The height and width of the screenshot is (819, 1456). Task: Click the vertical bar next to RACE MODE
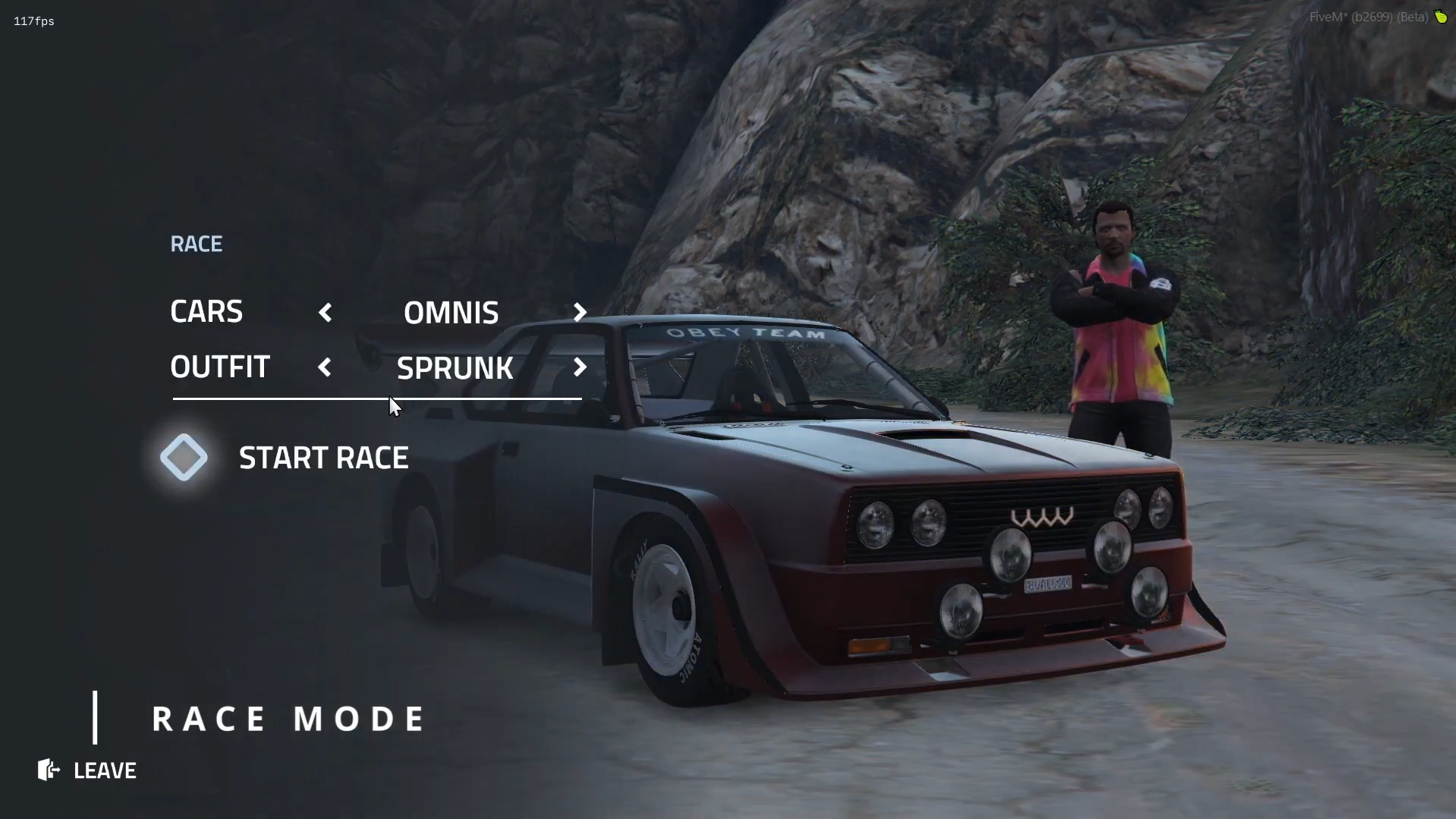click(96, 717)
